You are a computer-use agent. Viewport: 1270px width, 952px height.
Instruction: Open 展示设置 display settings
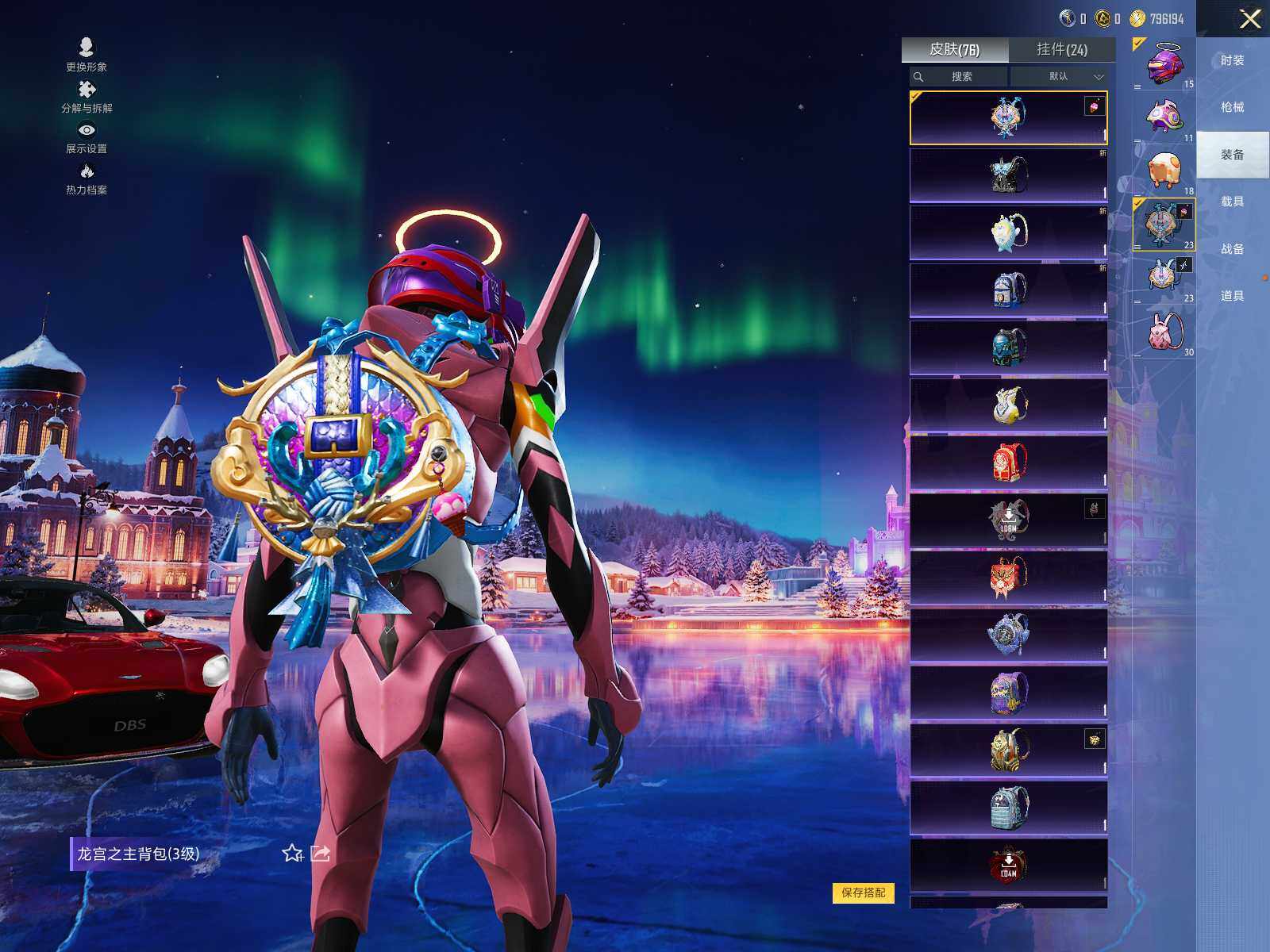[87, 137]
